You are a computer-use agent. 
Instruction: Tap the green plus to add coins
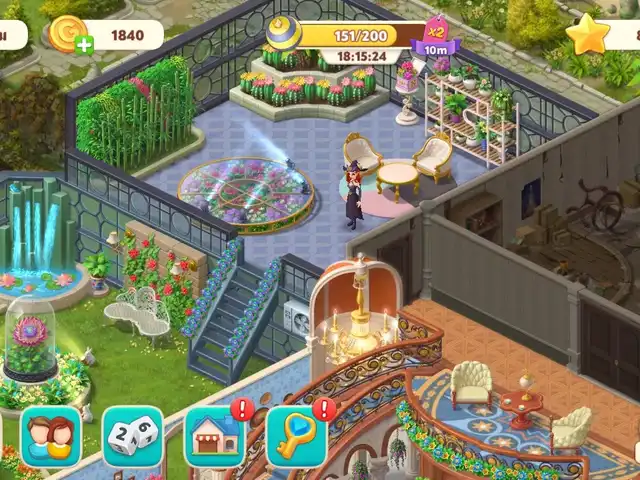click(x=84, y=44)
